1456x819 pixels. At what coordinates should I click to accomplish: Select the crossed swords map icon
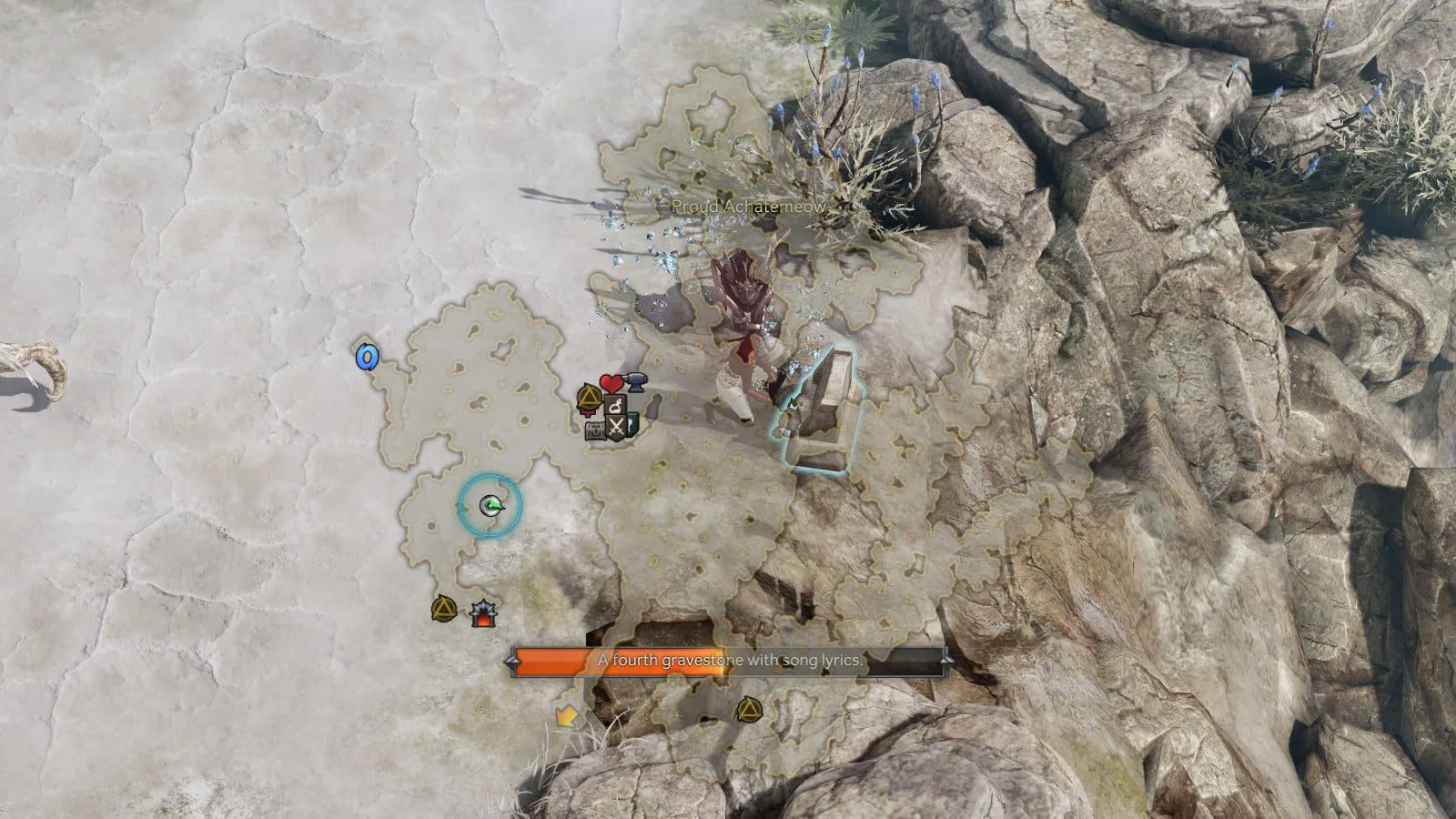(618, 426)
